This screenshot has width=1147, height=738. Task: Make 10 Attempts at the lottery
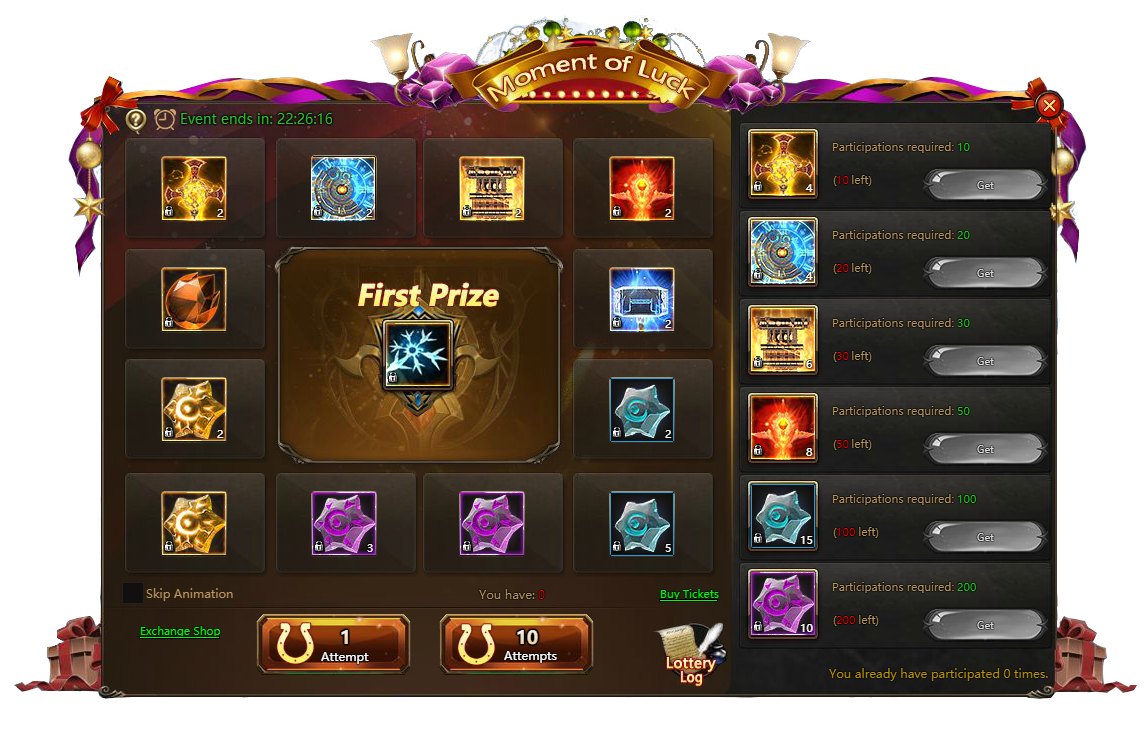516,643
